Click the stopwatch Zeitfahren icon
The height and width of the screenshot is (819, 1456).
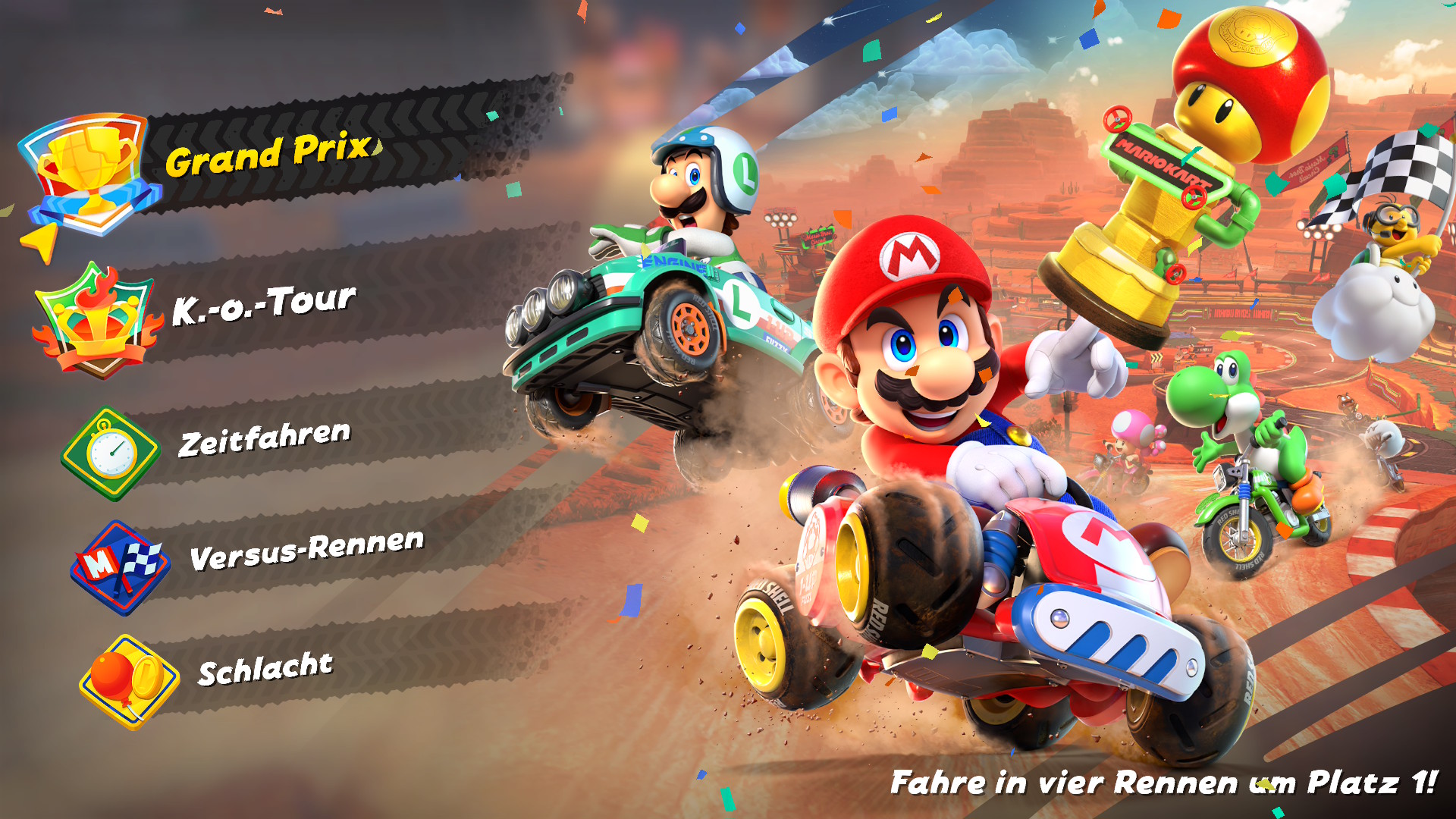111,454
